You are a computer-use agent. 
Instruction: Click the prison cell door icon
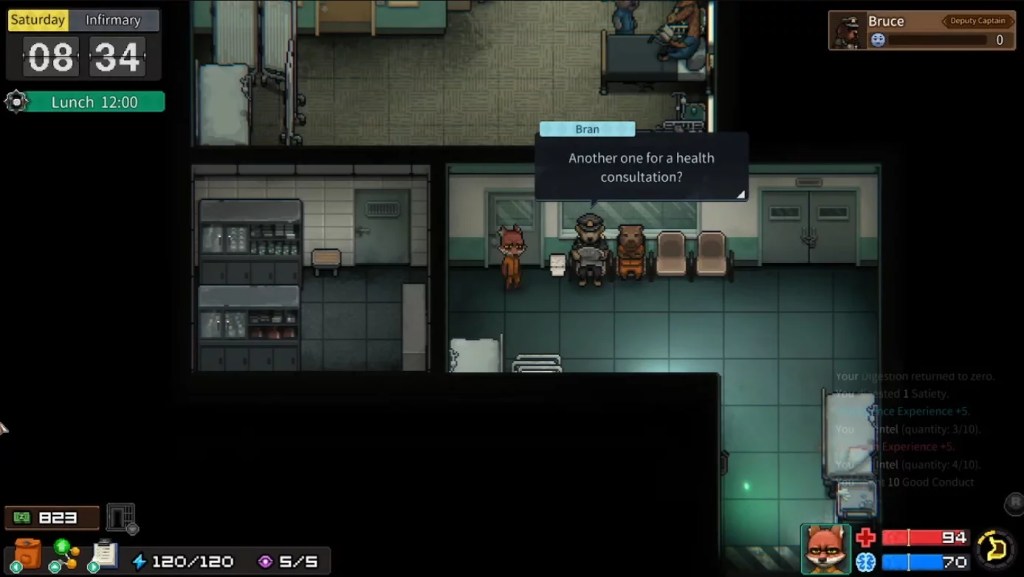click(121, 517)
